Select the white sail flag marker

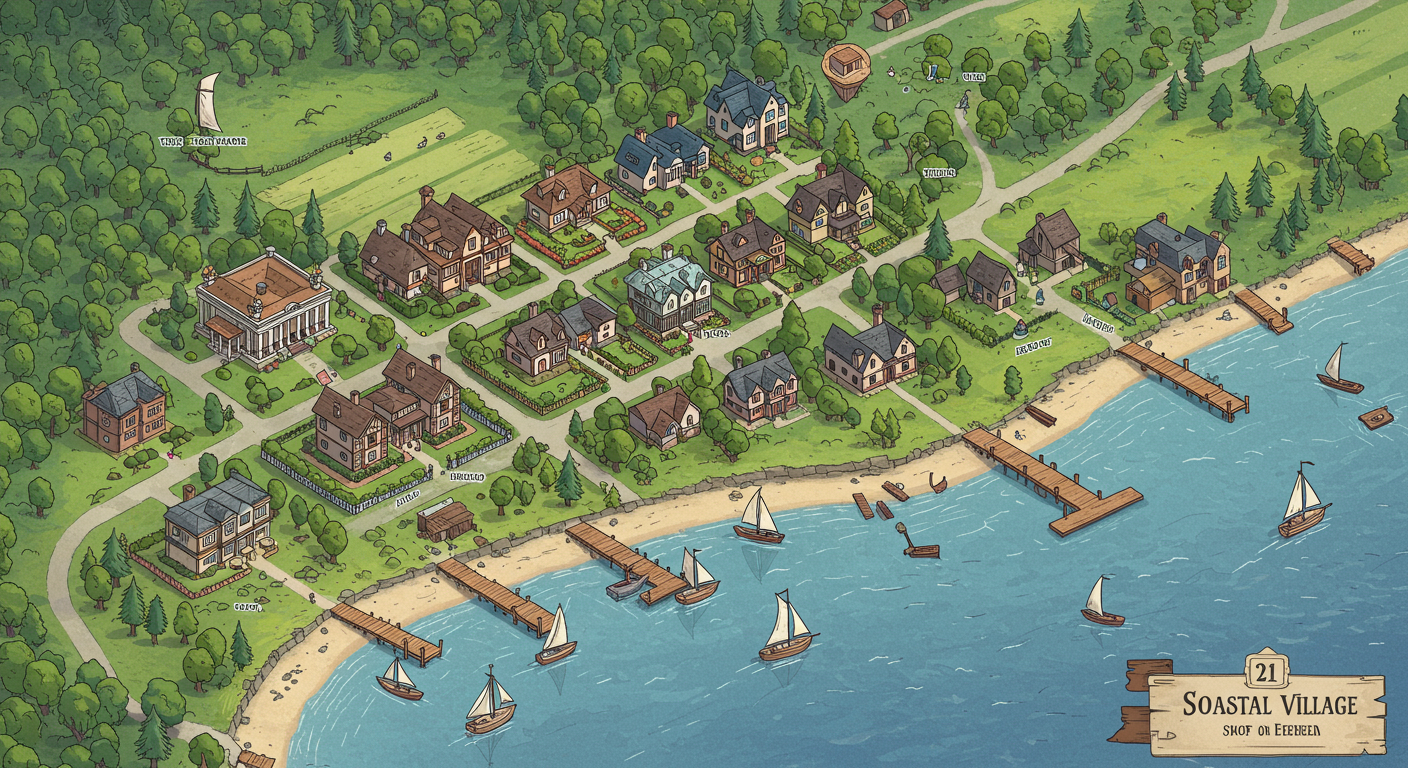click(207, 104)
